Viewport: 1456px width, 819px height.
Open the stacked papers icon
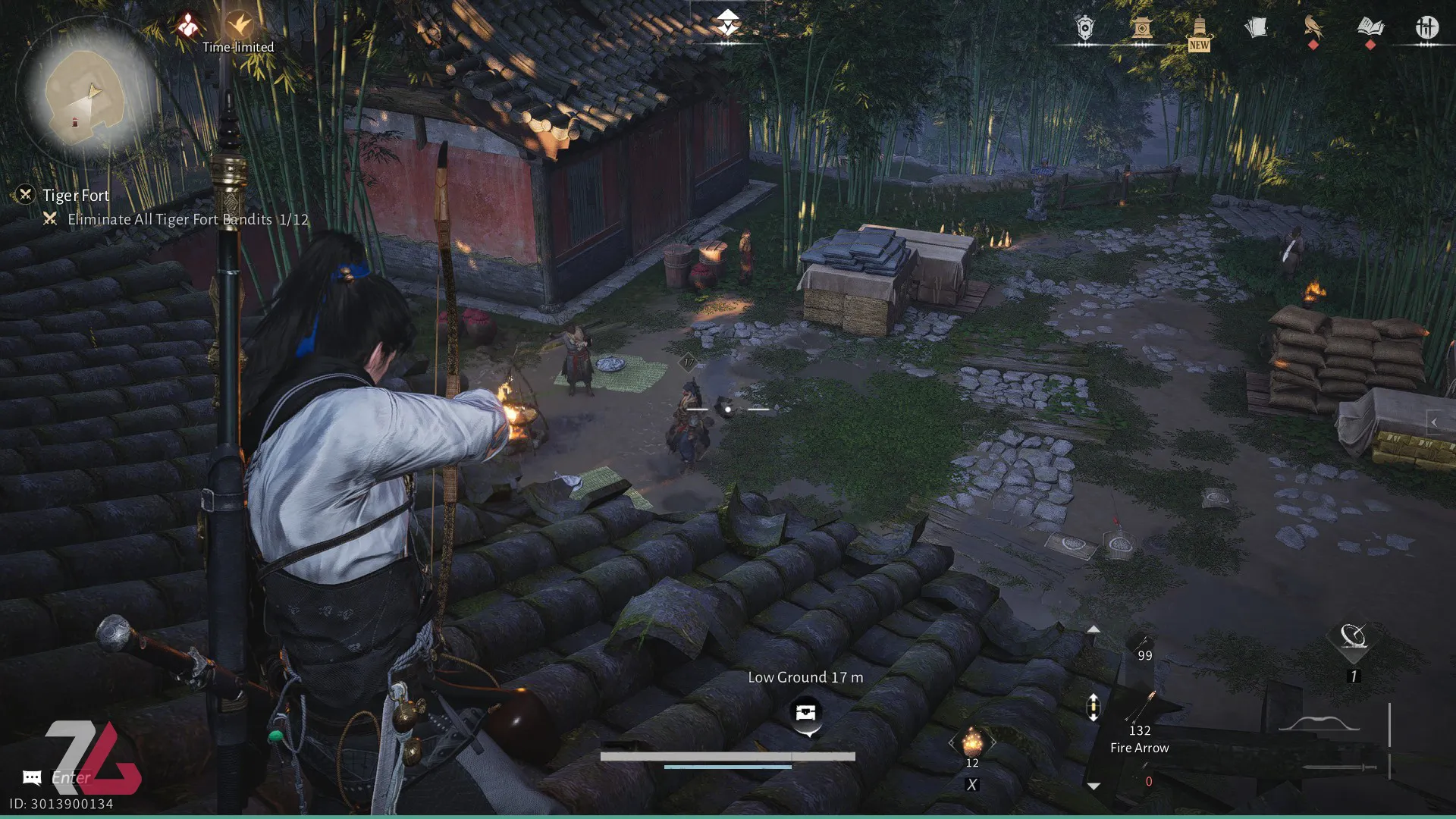point(1256,29)
